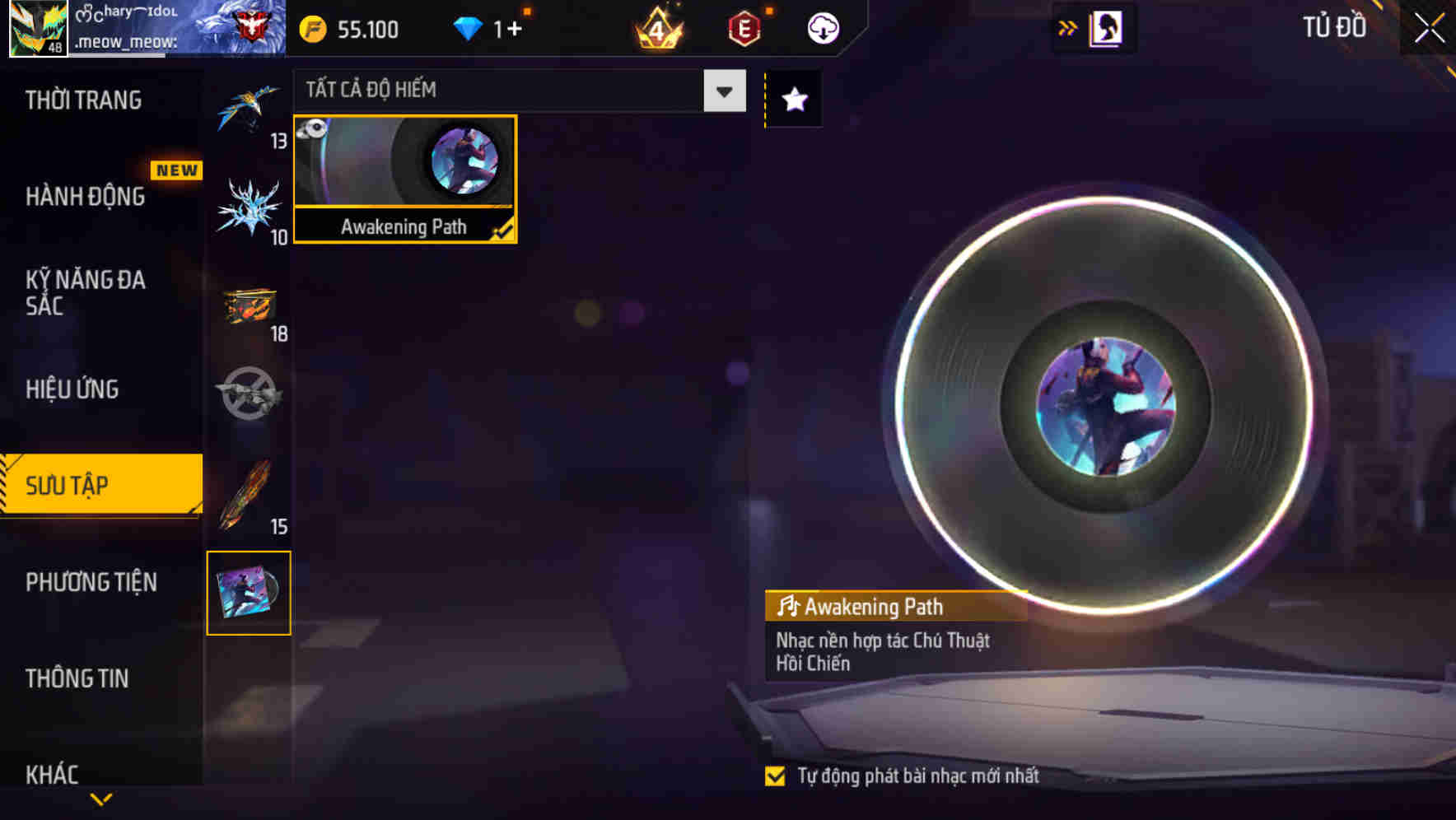Open the cloud download icon
The height and width of the screenshot is (820, 1456).
pyautogui.click(x=822, y=27)
